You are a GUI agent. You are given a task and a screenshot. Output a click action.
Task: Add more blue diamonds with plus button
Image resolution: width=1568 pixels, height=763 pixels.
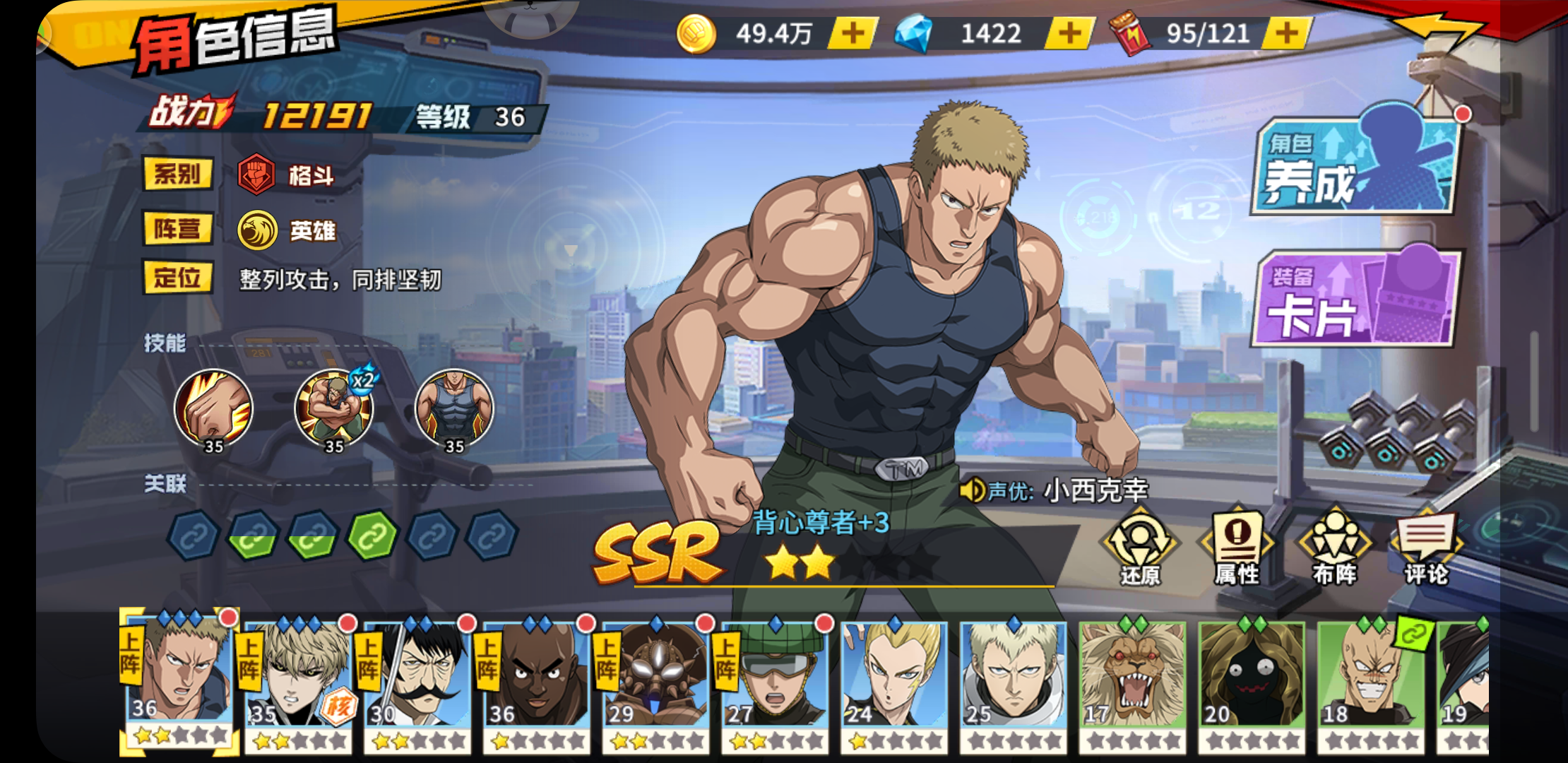(x=1069, y=33)
